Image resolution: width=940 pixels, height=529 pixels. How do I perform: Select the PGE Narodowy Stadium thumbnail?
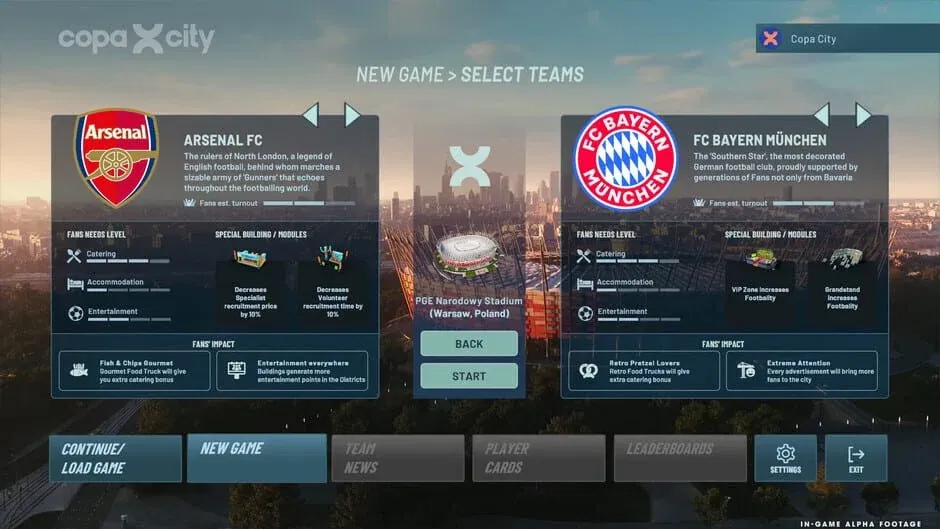pyautogui.click(x=469, y=258)
